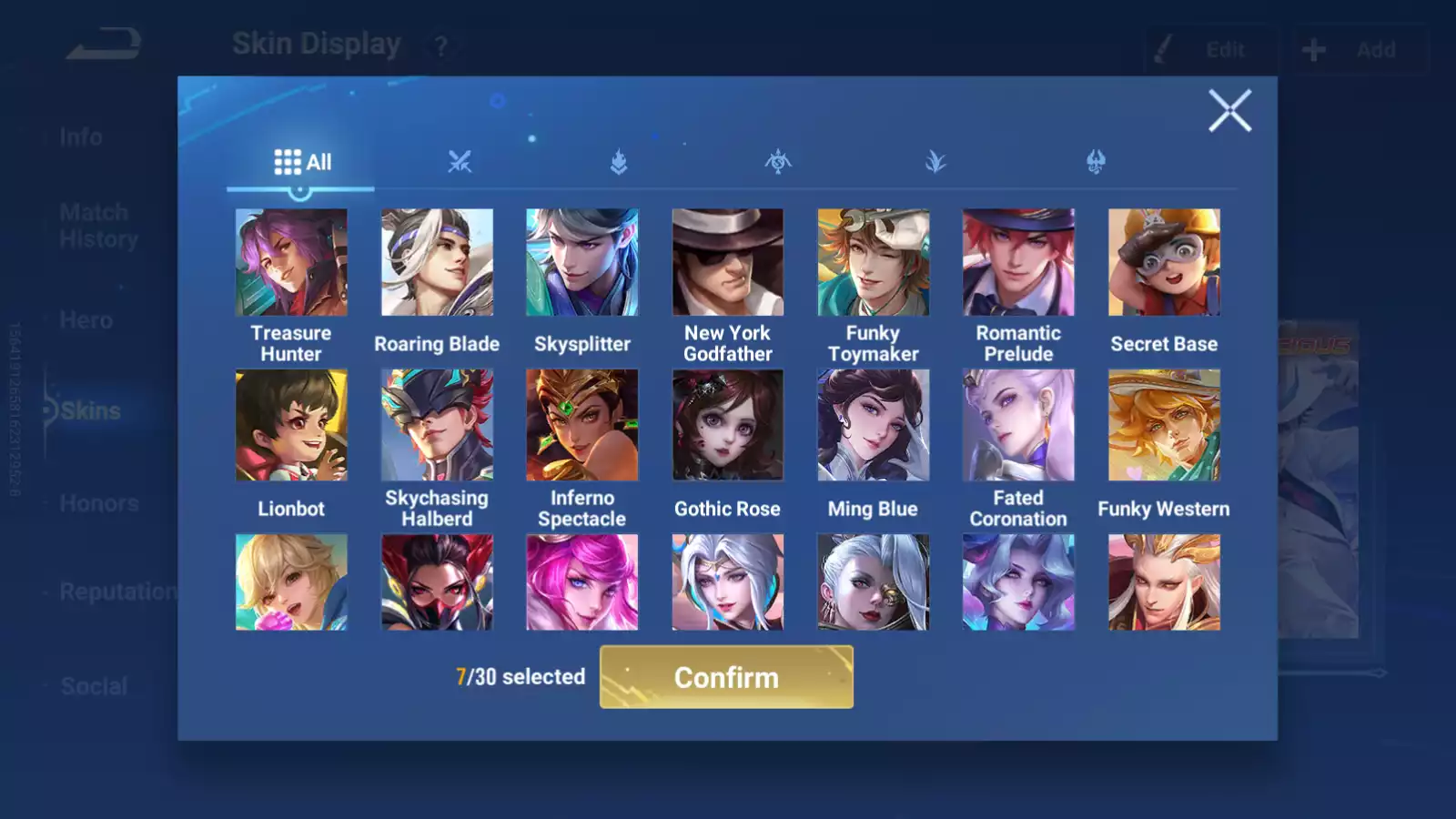Pick the Secret Base skin

[1164, 262]
